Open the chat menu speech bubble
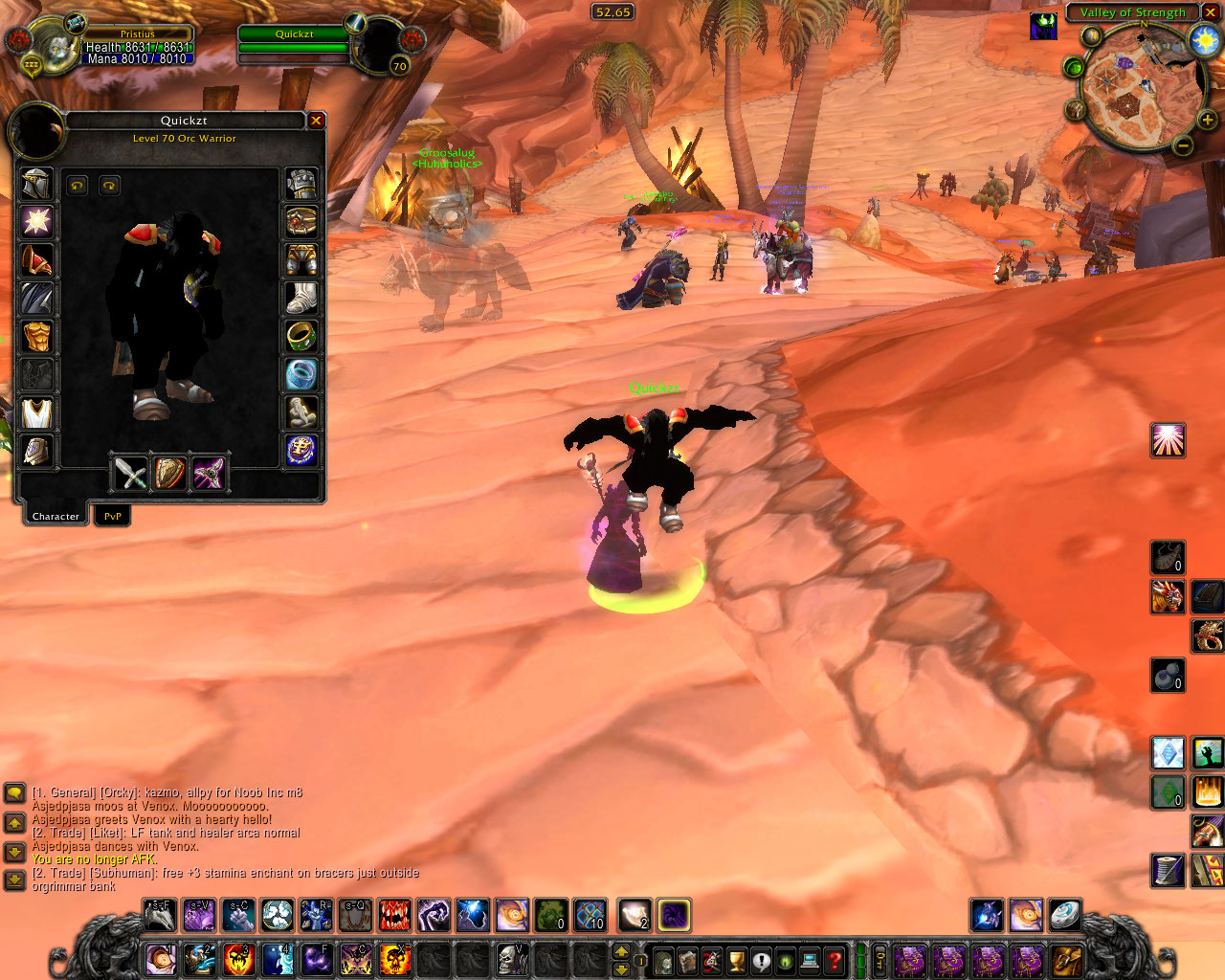 tap(14, 793)
